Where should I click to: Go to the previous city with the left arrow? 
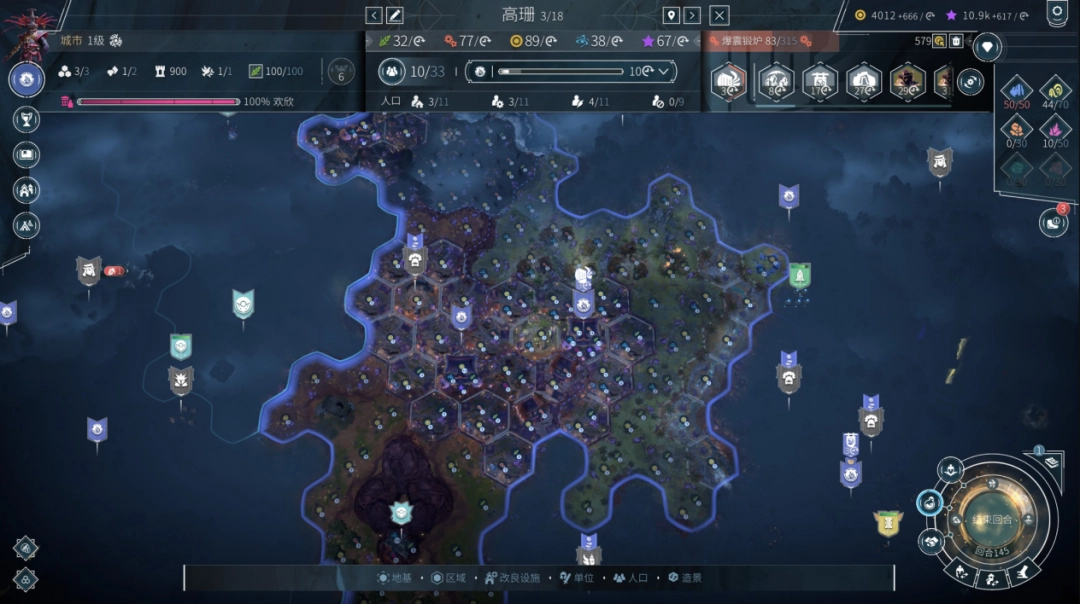374,15
